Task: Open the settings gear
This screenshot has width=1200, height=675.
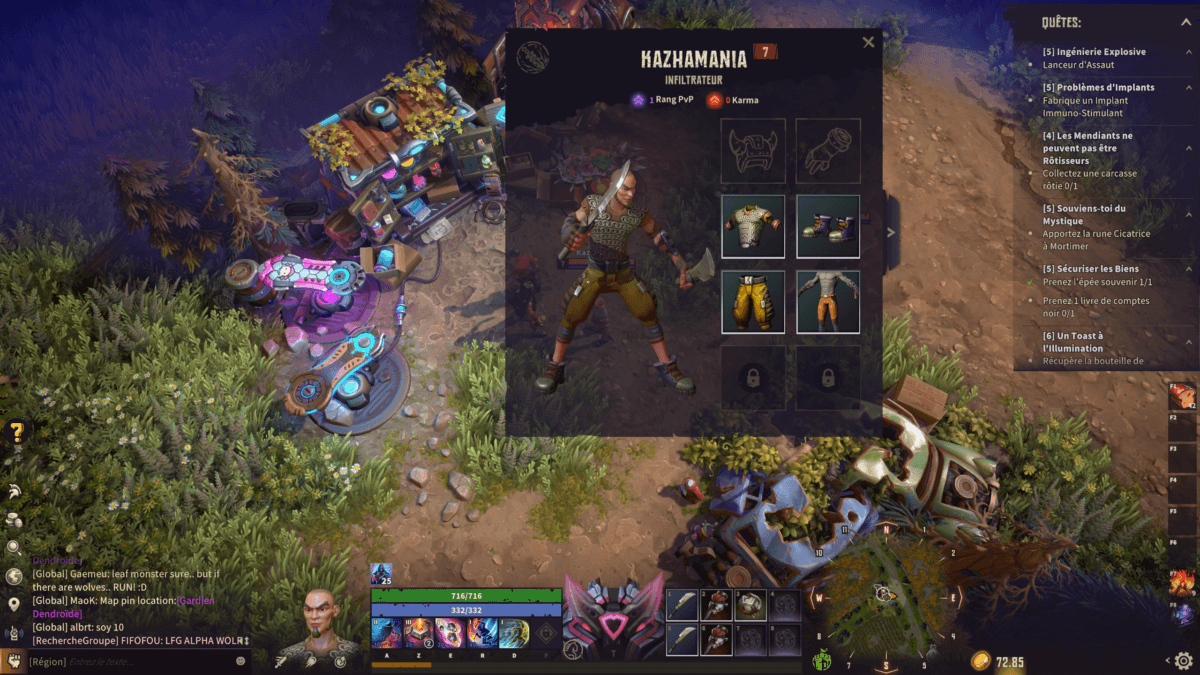Action: (1183, 661)
